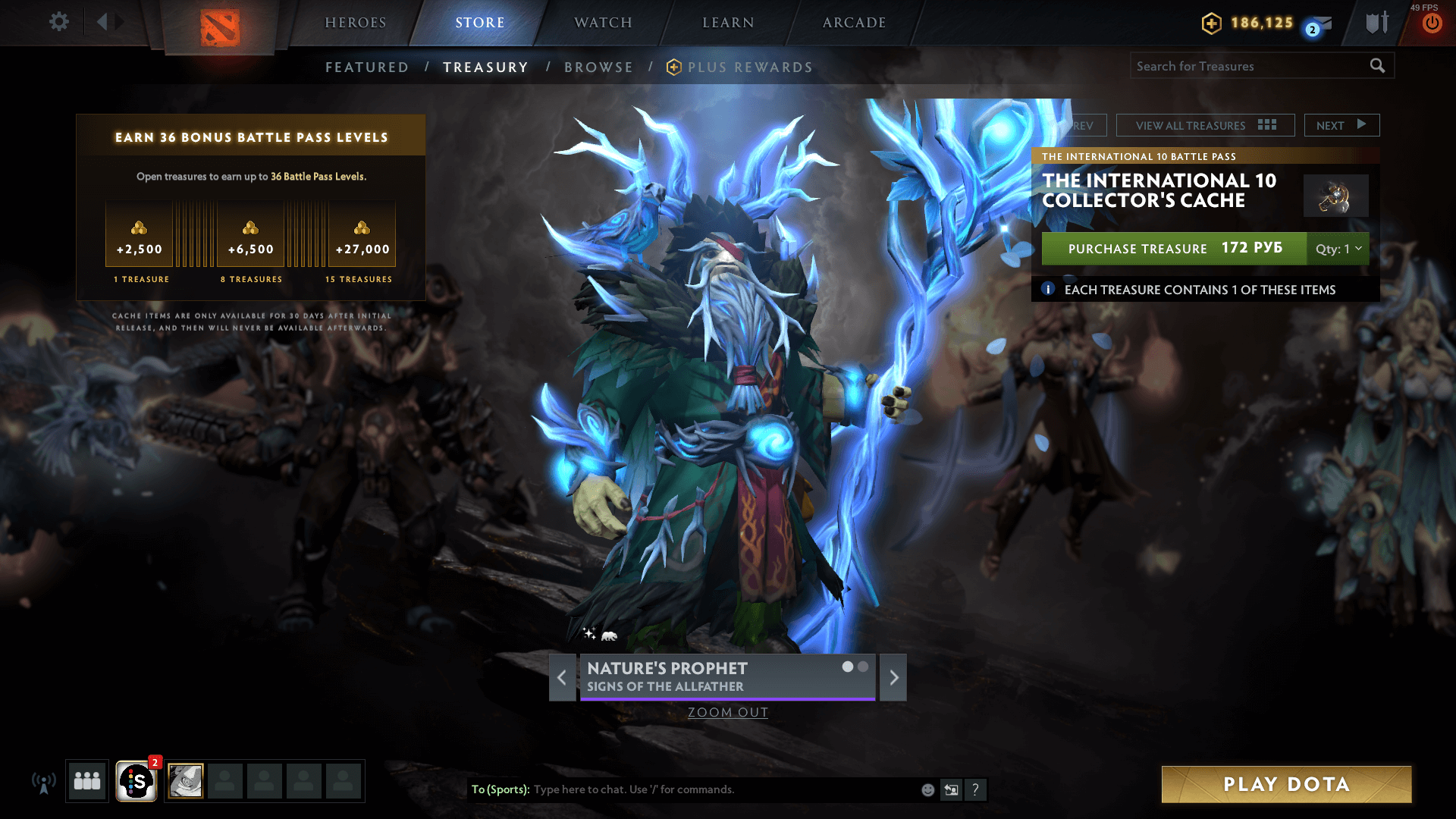The width and height of the screenshot is (1456, 819).
Task: Quit the game with the power button
Action: coord(1432,24)
